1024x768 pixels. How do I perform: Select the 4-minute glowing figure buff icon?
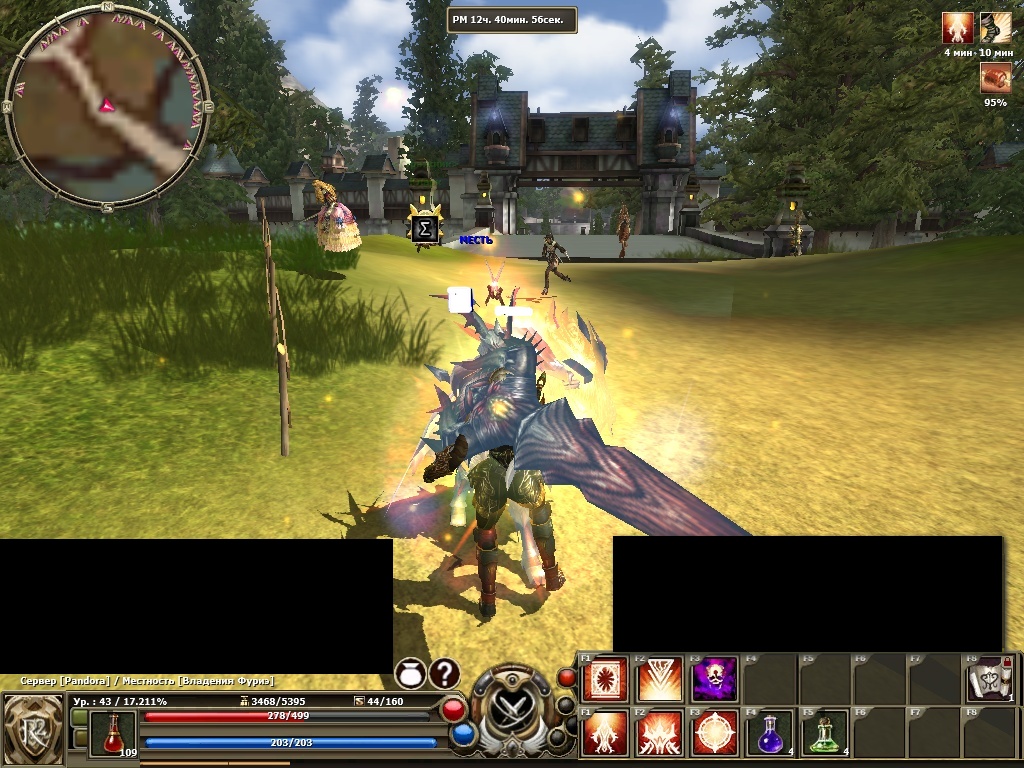(x=958, y=29)
